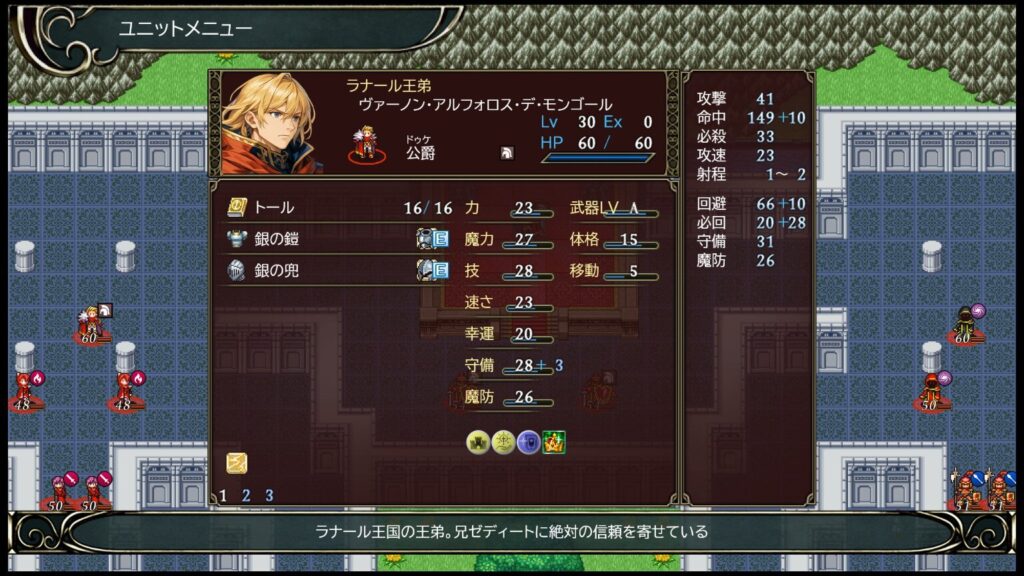Click the yellow compass-star skill icon
The width and height of the screenshot is (1024, 576).
coord(503,442)
